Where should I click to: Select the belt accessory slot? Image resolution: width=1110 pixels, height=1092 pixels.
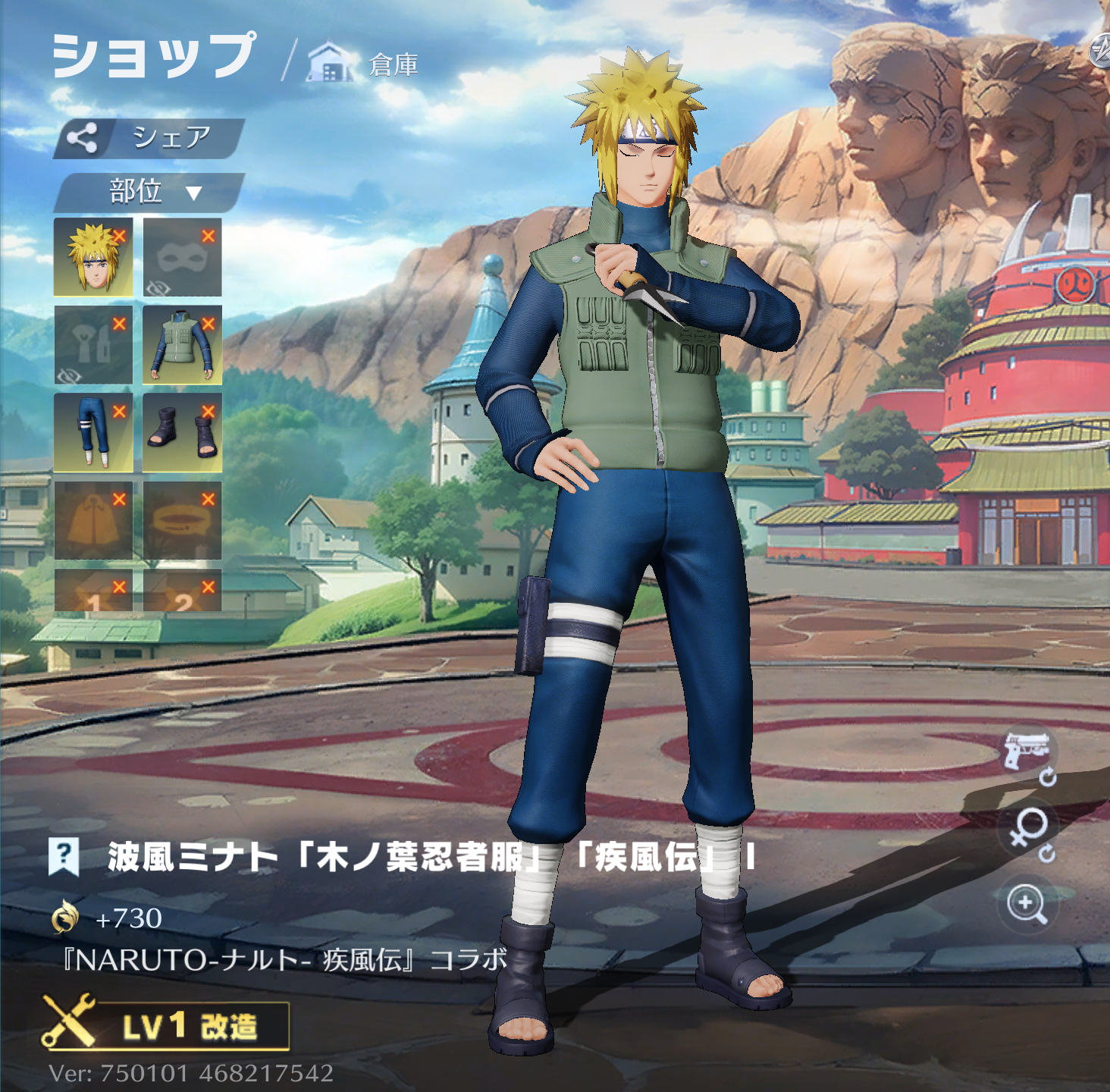(182, 520)
